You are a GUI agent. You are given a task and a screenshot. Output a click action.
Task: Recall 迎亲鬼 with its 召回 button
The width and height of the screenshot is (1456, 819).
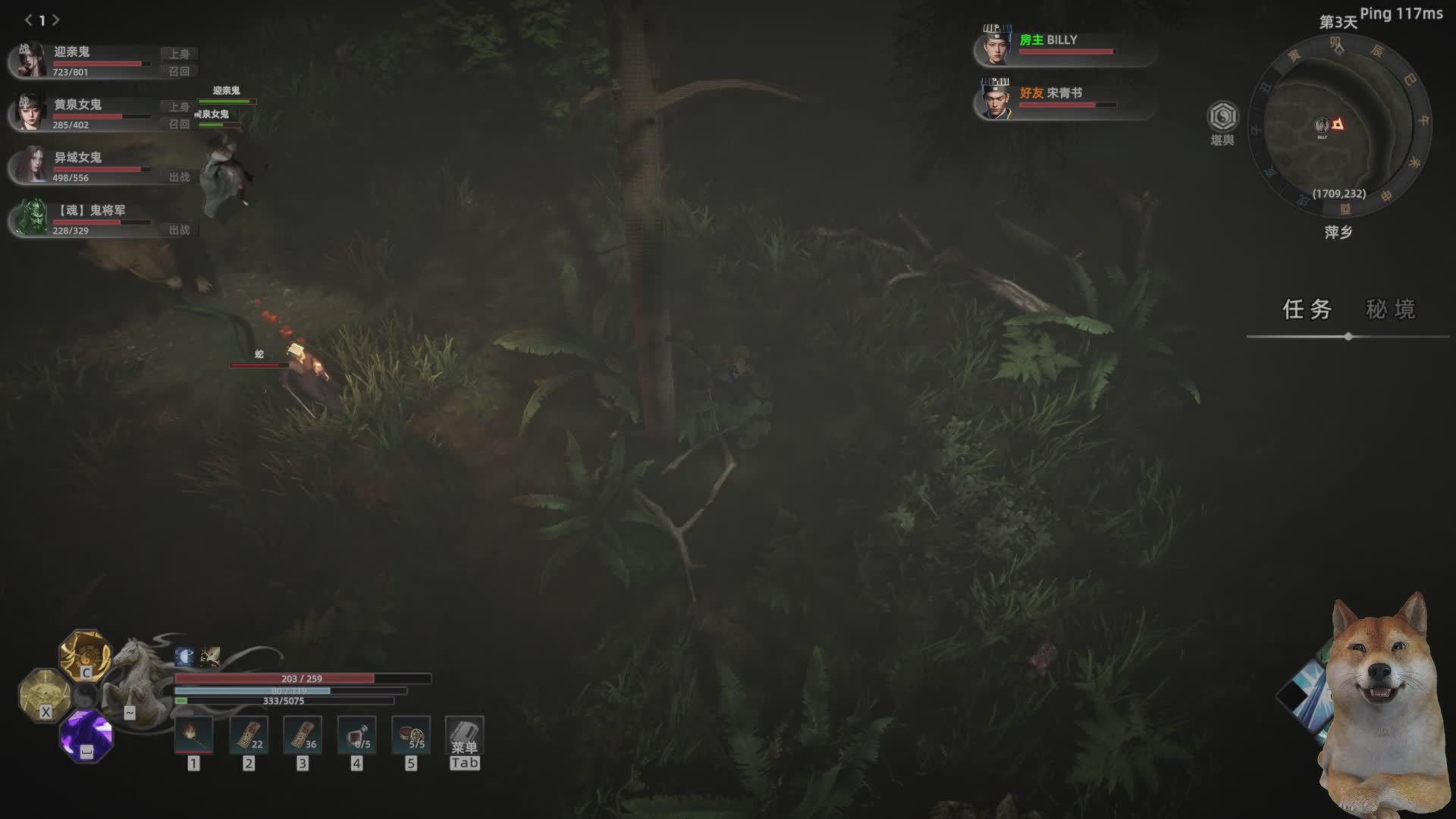coord(179,71)
